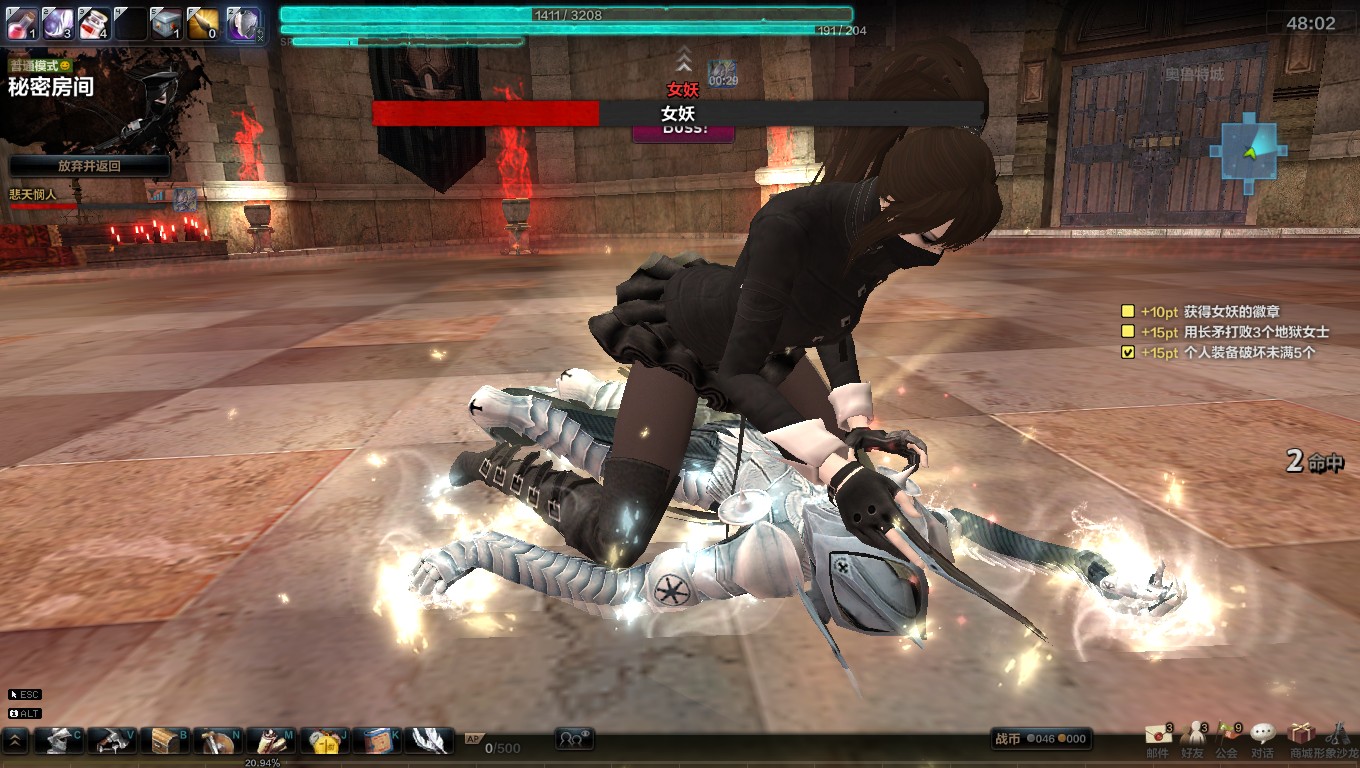1360x768 pixels.
Task: Open the chest inventory icon
Action: click(x=164, y=740)
